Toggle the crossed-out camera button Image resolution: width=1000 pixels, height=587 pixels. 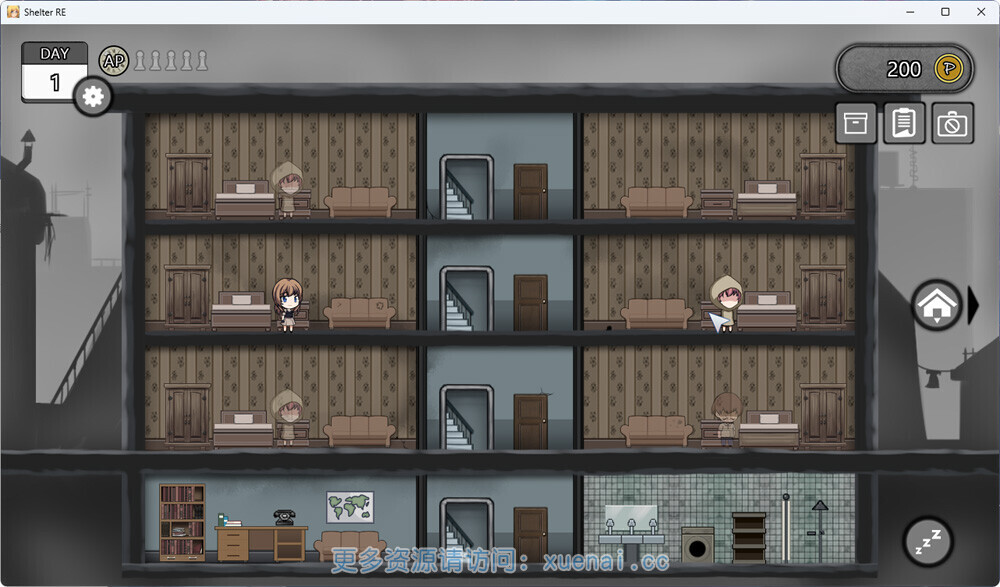pyautogui.click(x=952, y=123)
